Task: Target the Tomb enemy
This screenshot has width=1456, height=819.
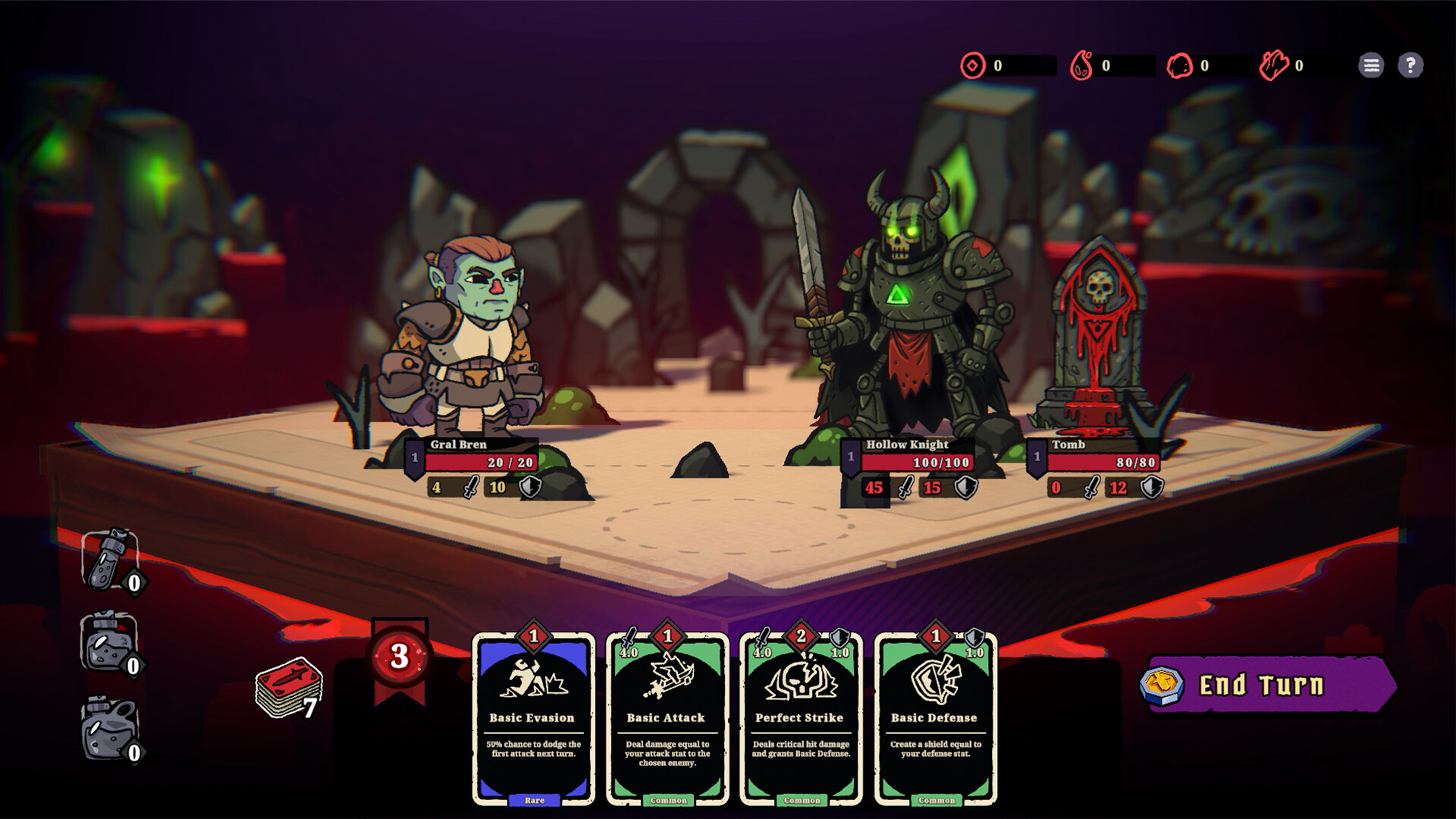Action: 1097,334
